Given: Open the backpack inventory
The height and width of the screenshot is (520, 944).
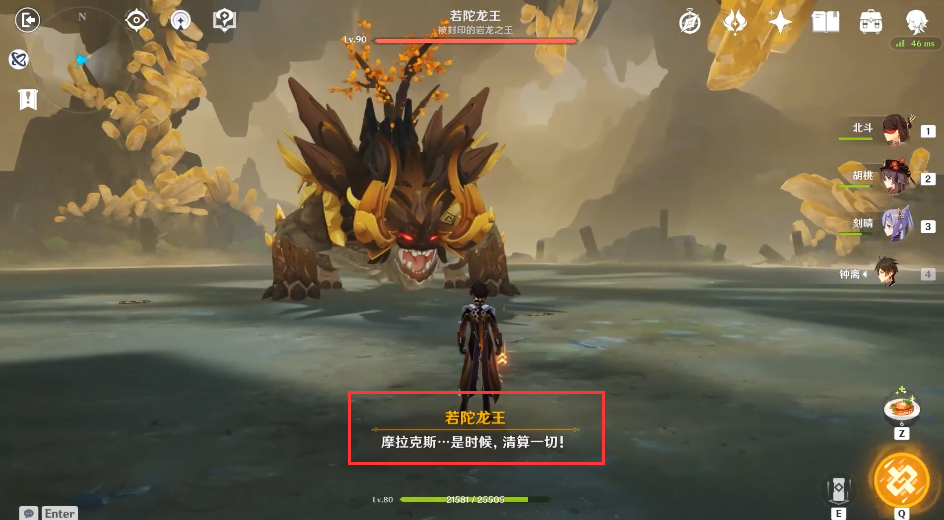Looking at the screenshot, I should [871, 22].
